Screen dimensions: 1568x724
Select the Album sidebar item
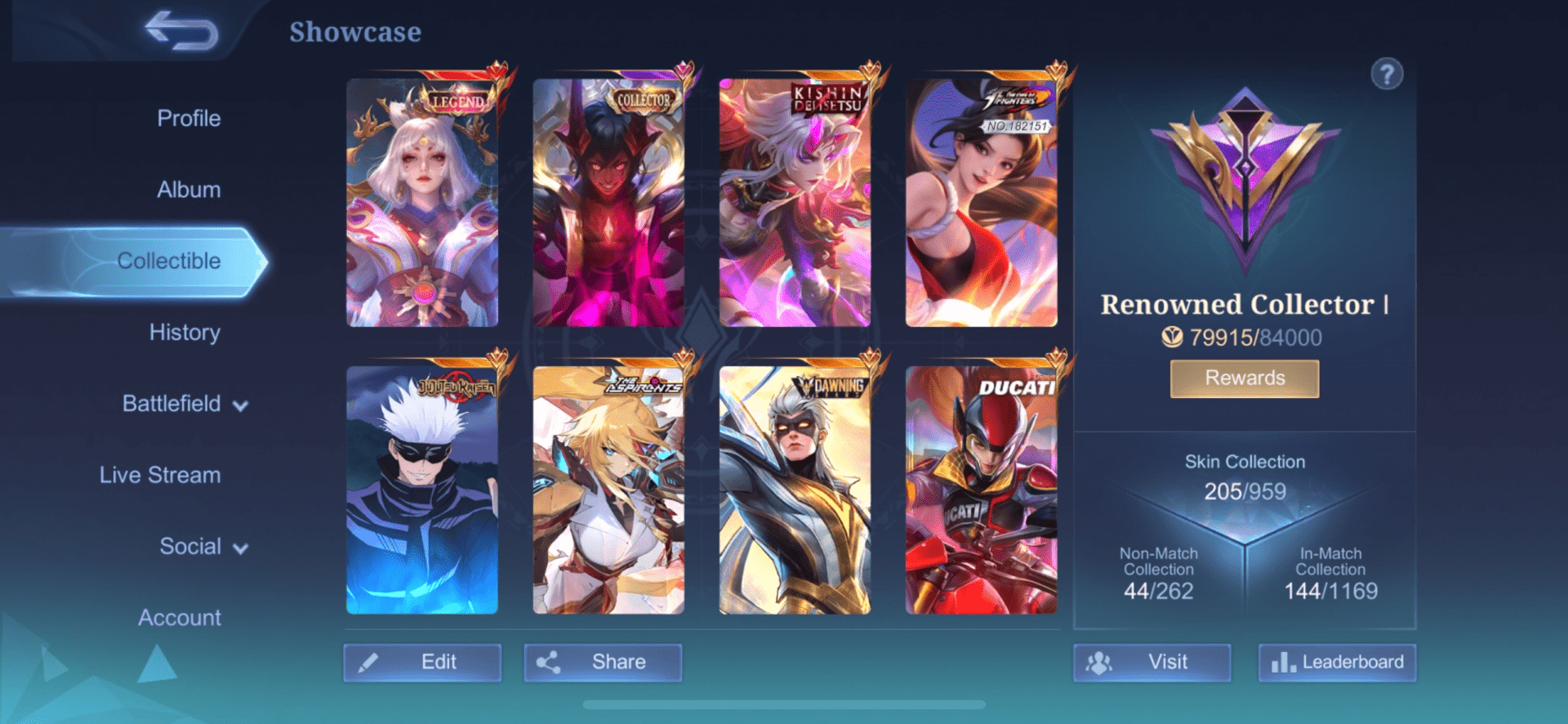(189, 189)
